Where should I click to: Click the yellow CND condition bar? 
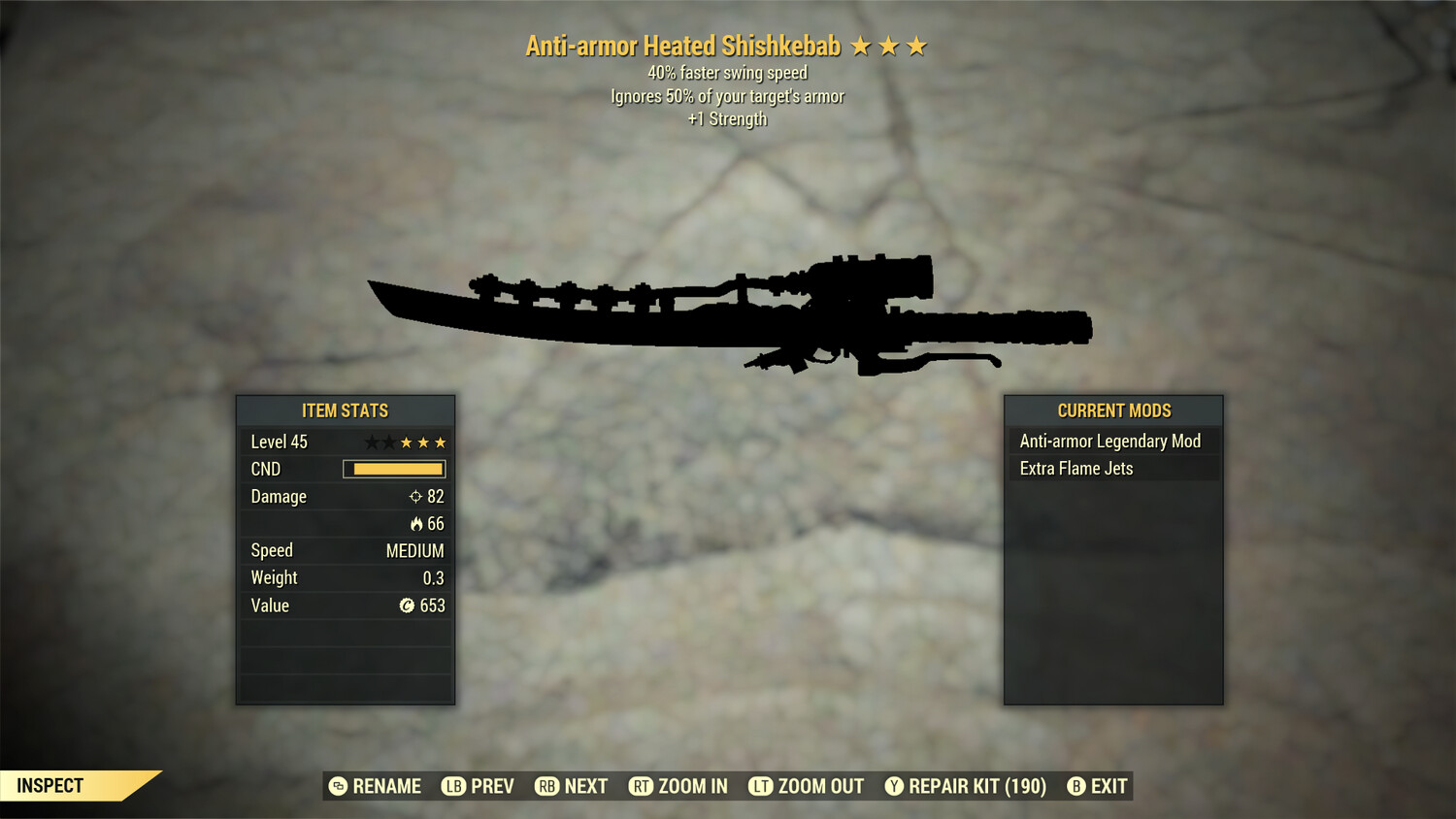[x=394, y=469]
